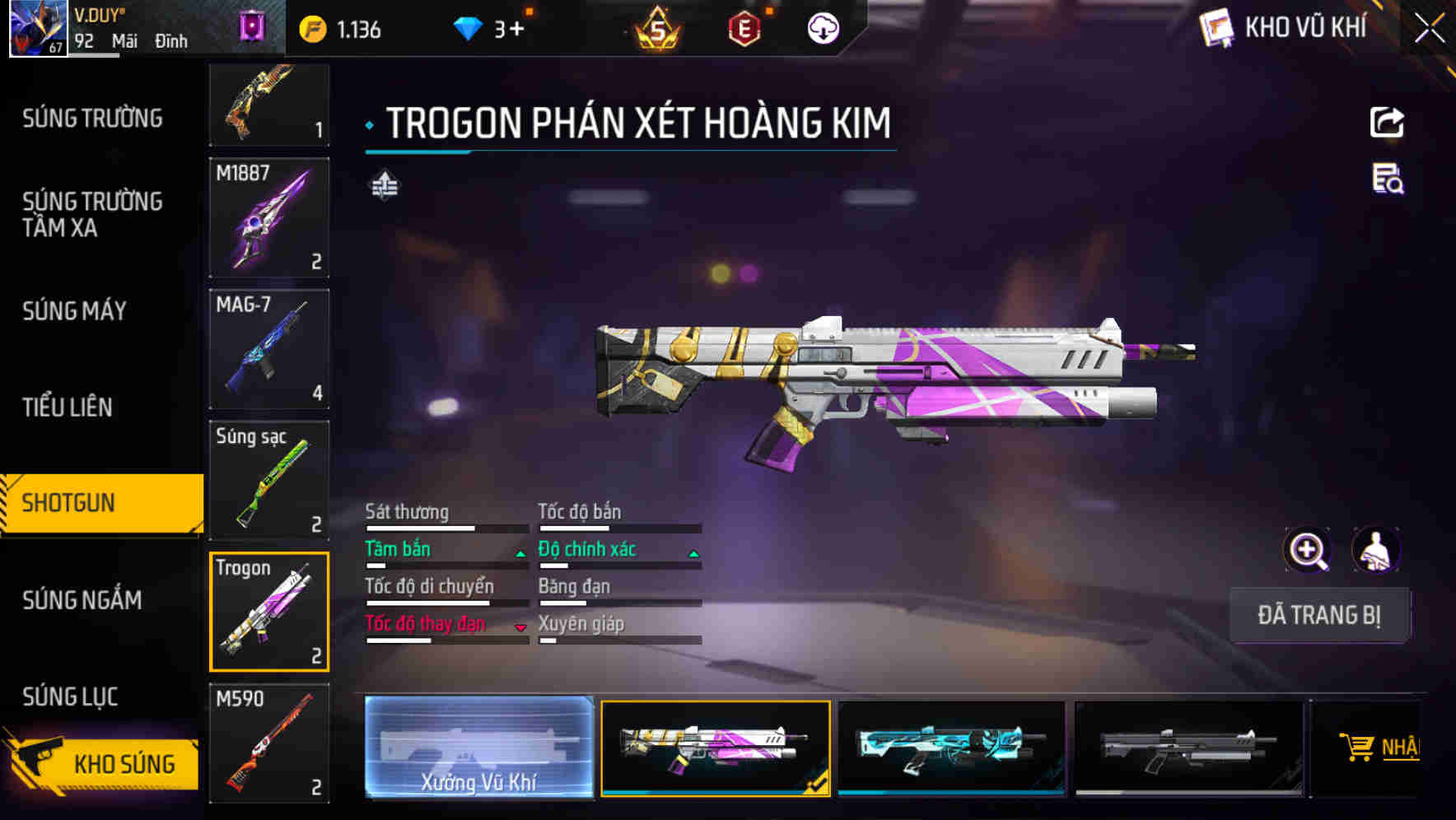1456x820 pixels.
Task: Switch to SÚNG NGẮM category
Action: 82,600
